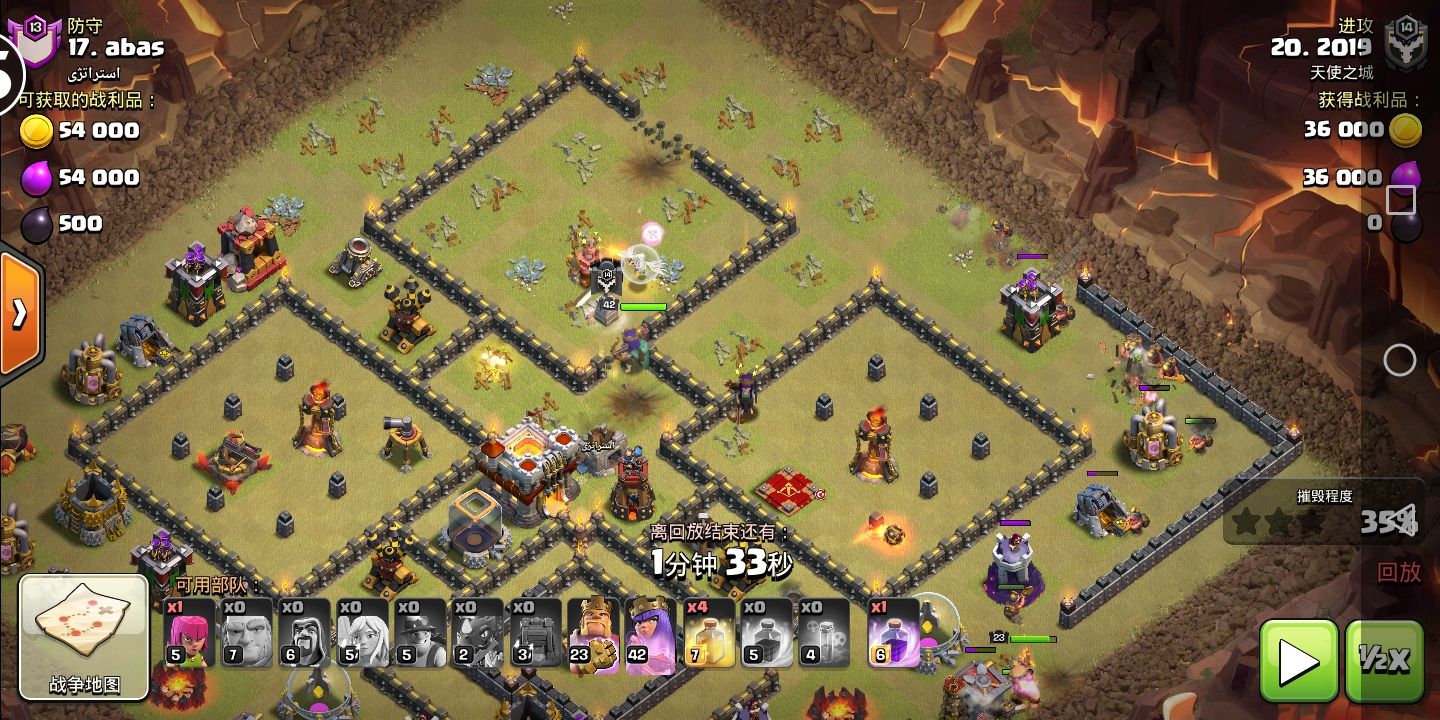Select the Archer Queen hero slot
1440x720 pixels.
[x=651, y=633]
